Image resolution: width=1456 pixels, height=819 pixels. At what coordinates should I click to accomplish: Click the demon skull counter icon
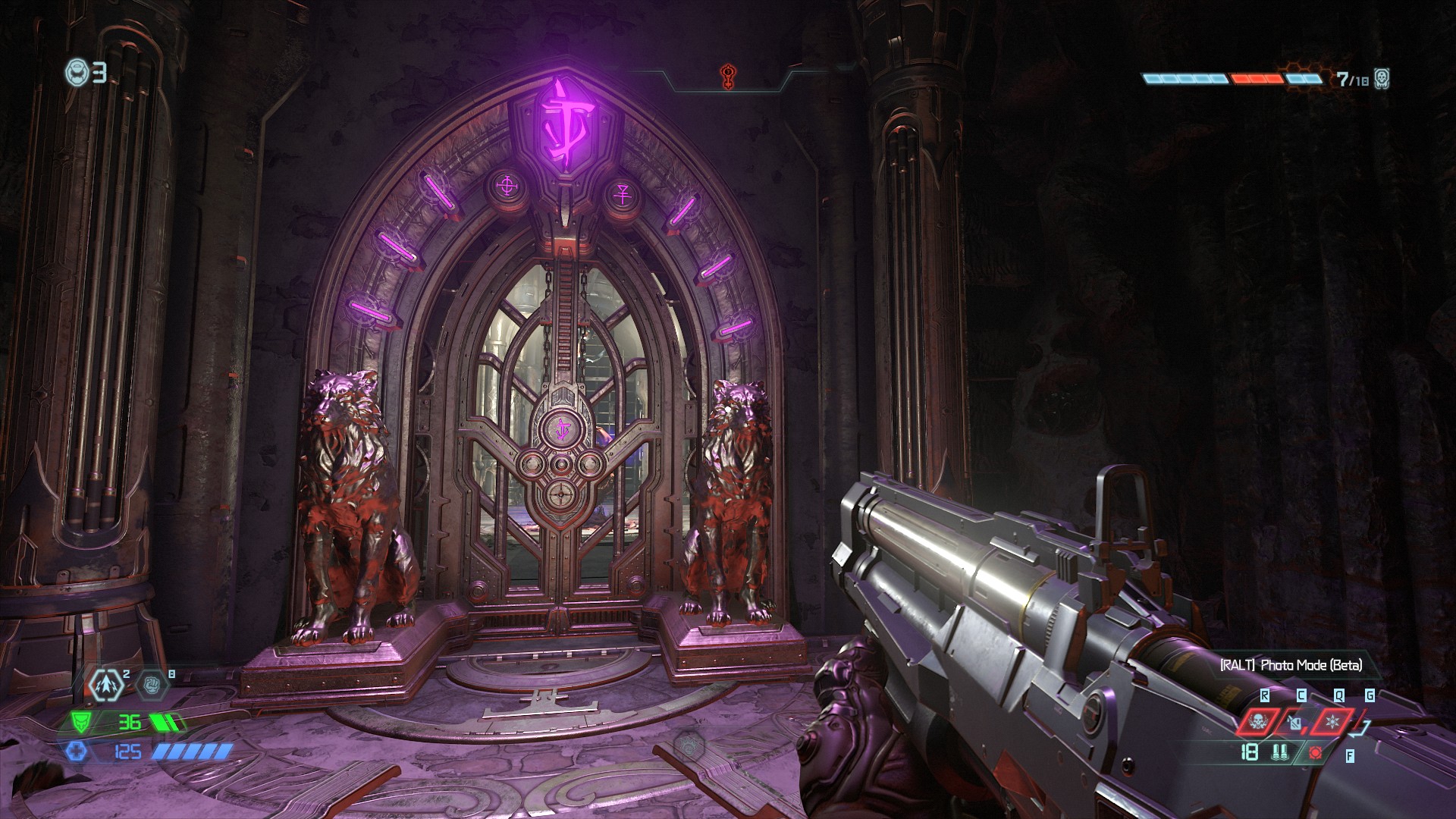pyautogui.click(x=1381, y=78)
